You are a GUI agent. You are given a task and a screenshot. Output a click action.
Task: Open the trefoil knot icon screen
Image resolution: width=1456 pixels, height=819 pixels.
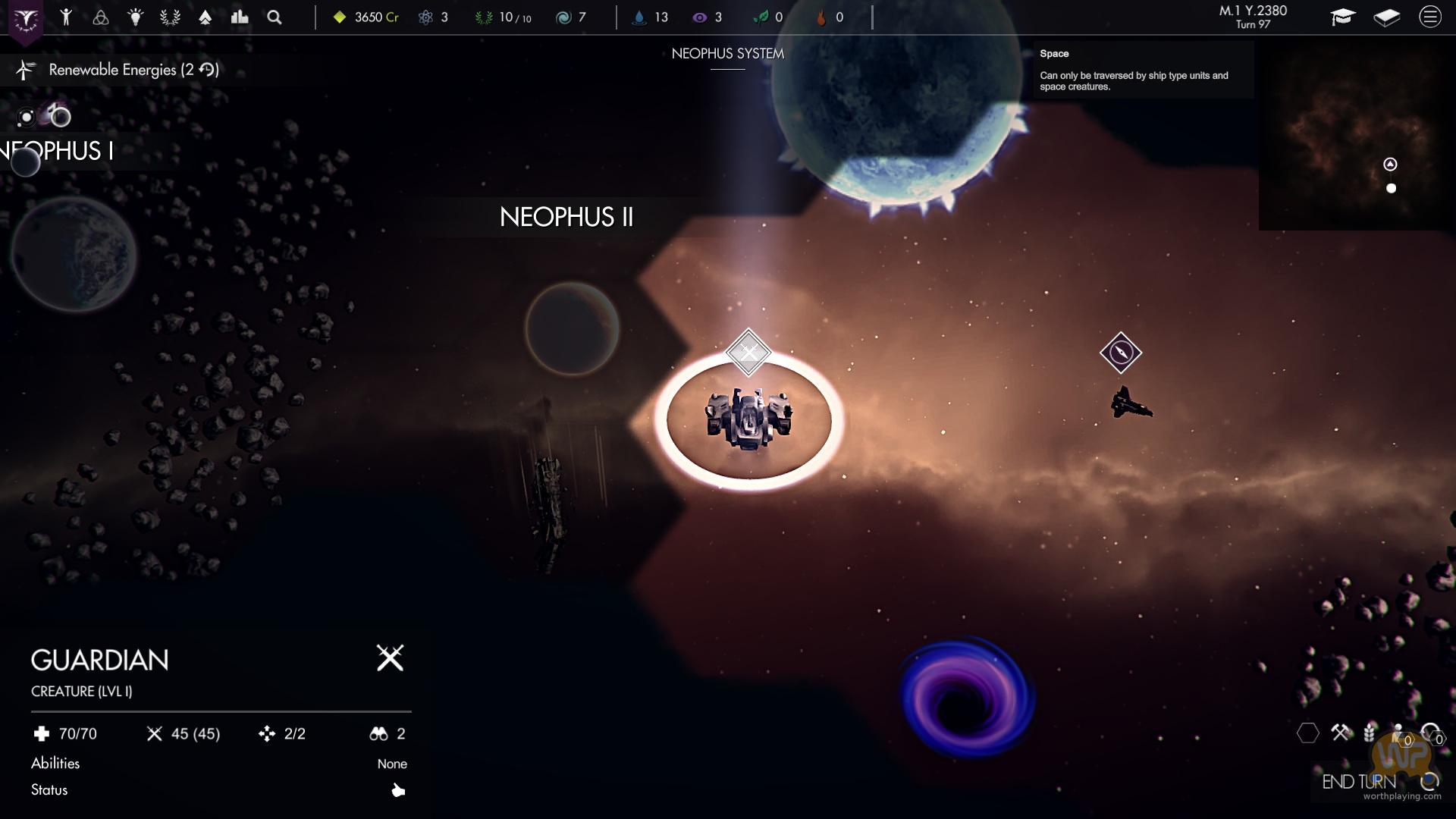(x=101, y=17)
